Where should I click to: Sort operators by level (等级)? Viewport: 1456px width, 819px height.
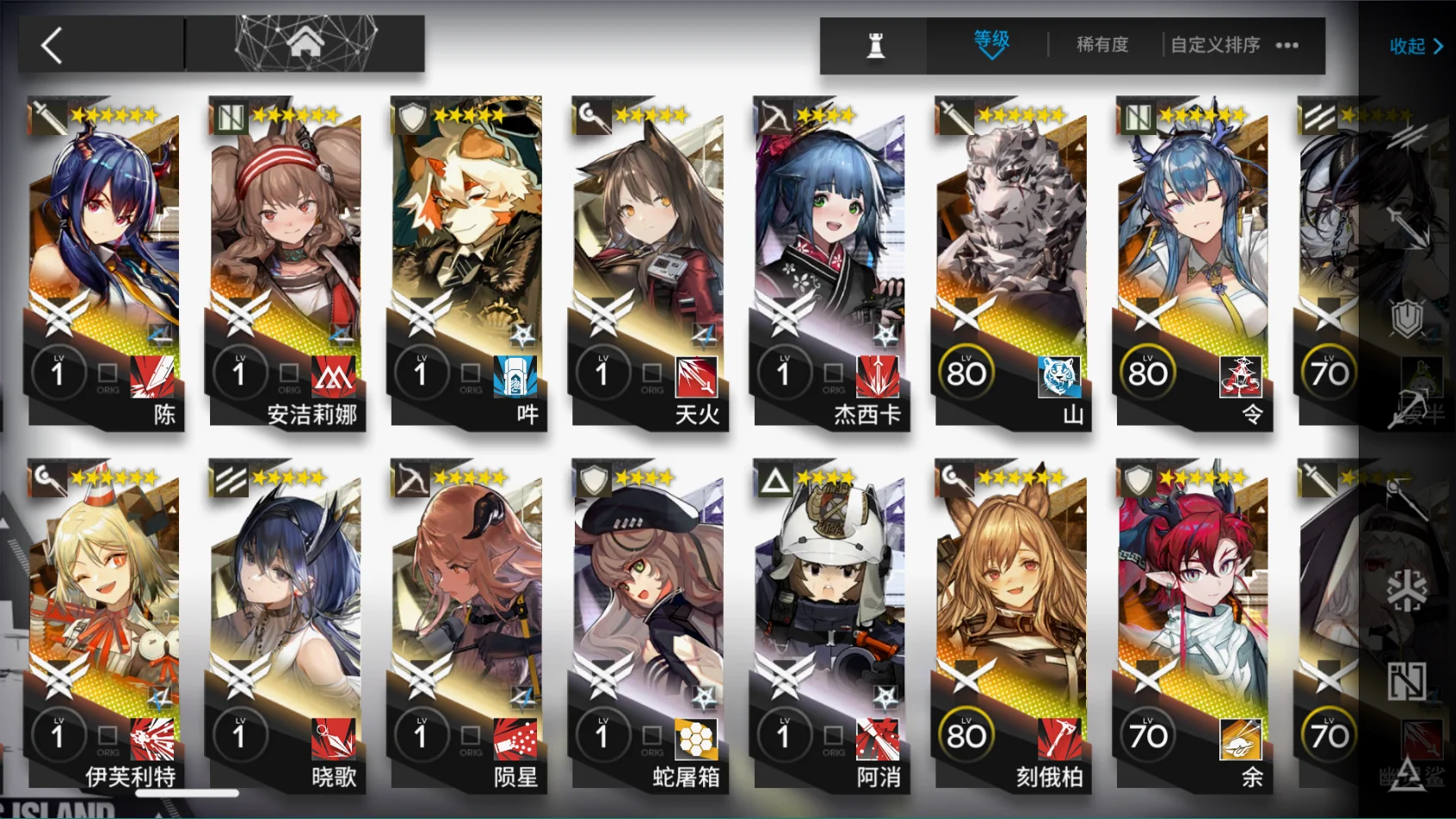(x=991, y=43)
